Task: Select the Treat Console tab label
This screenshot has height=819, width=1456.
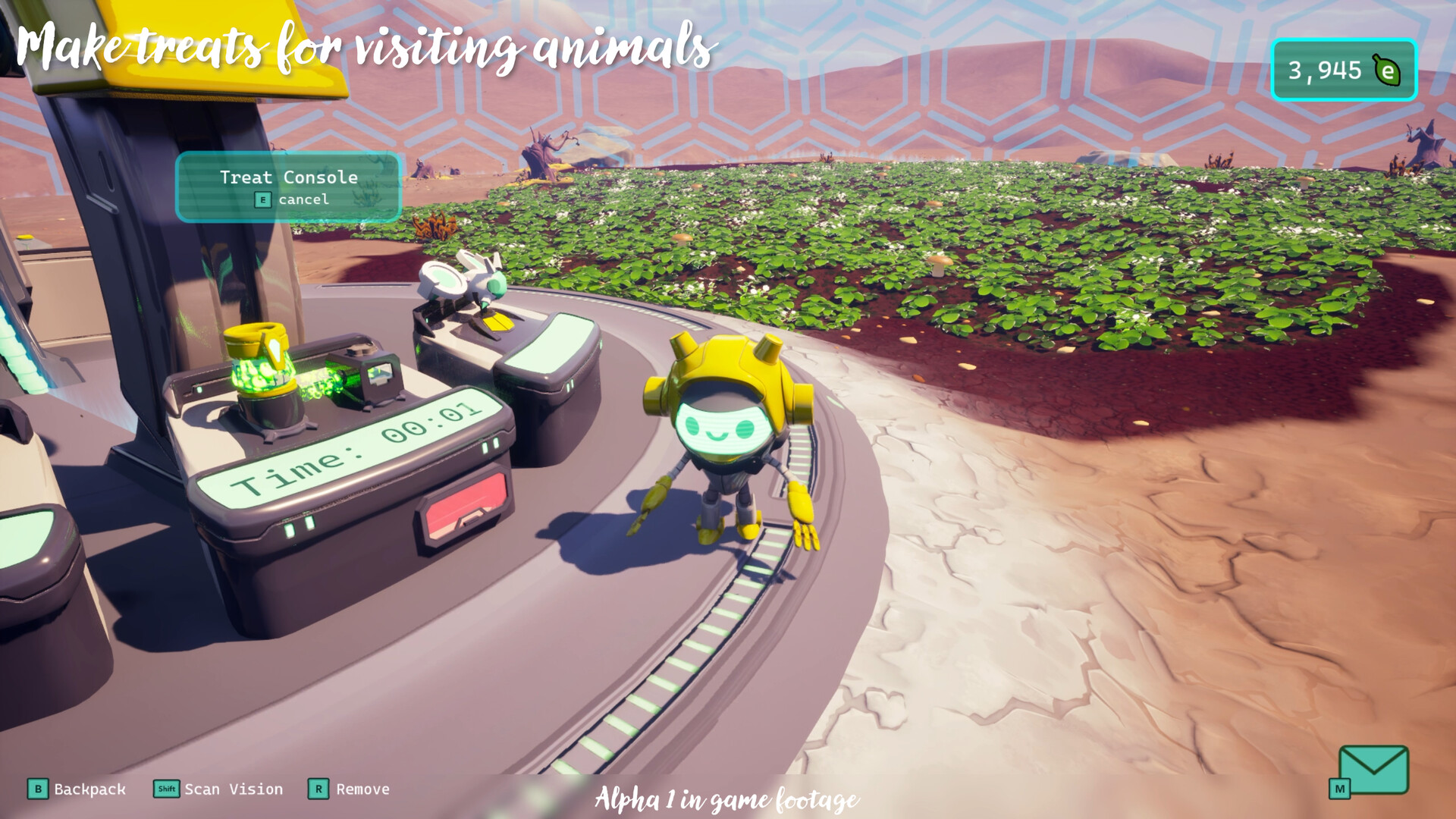Action: tap(288, 177)
